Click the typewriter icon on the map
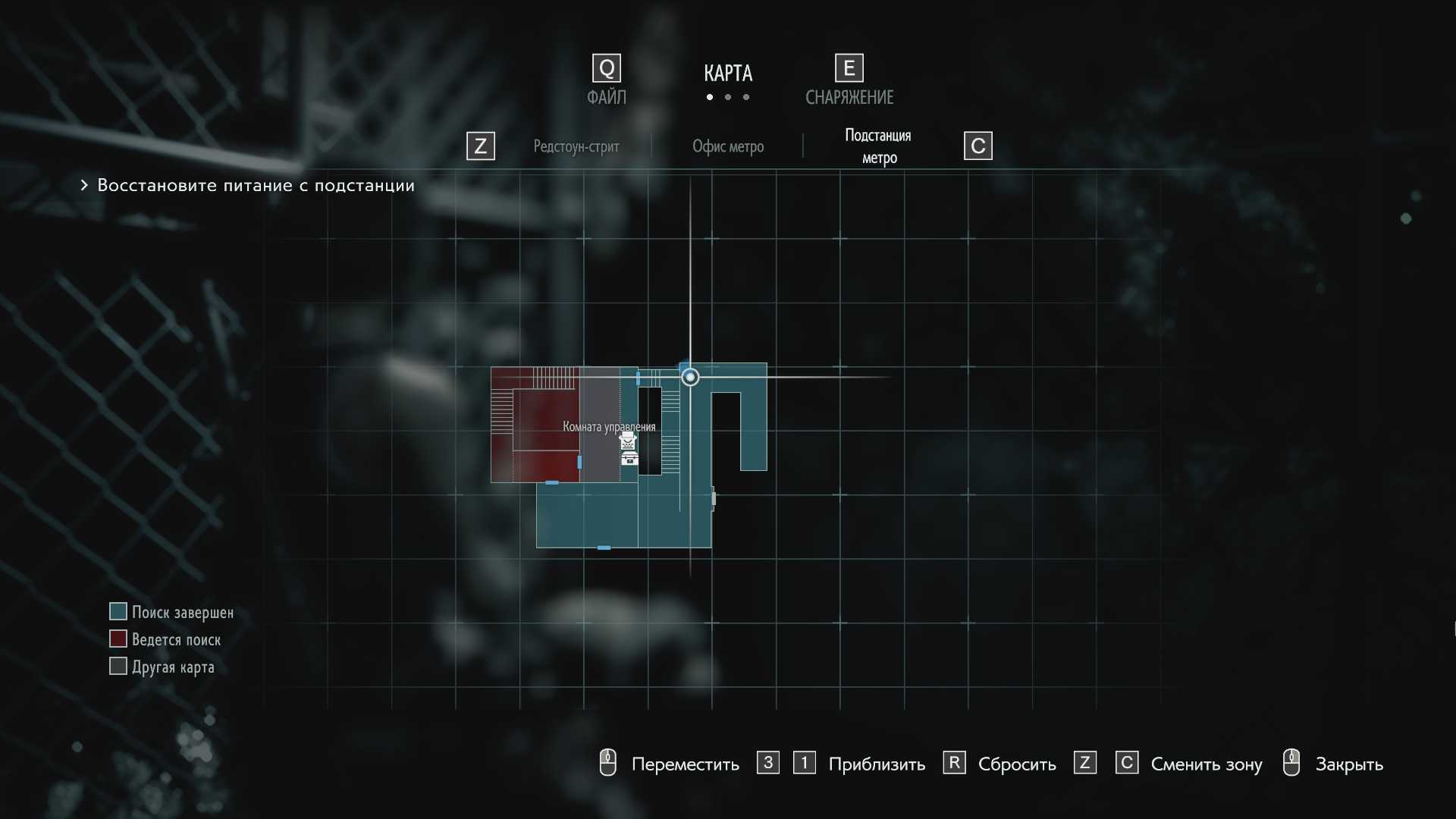The height and width of the screenshot is (819, 1456). pyautogui.click(x=628, y=441)
